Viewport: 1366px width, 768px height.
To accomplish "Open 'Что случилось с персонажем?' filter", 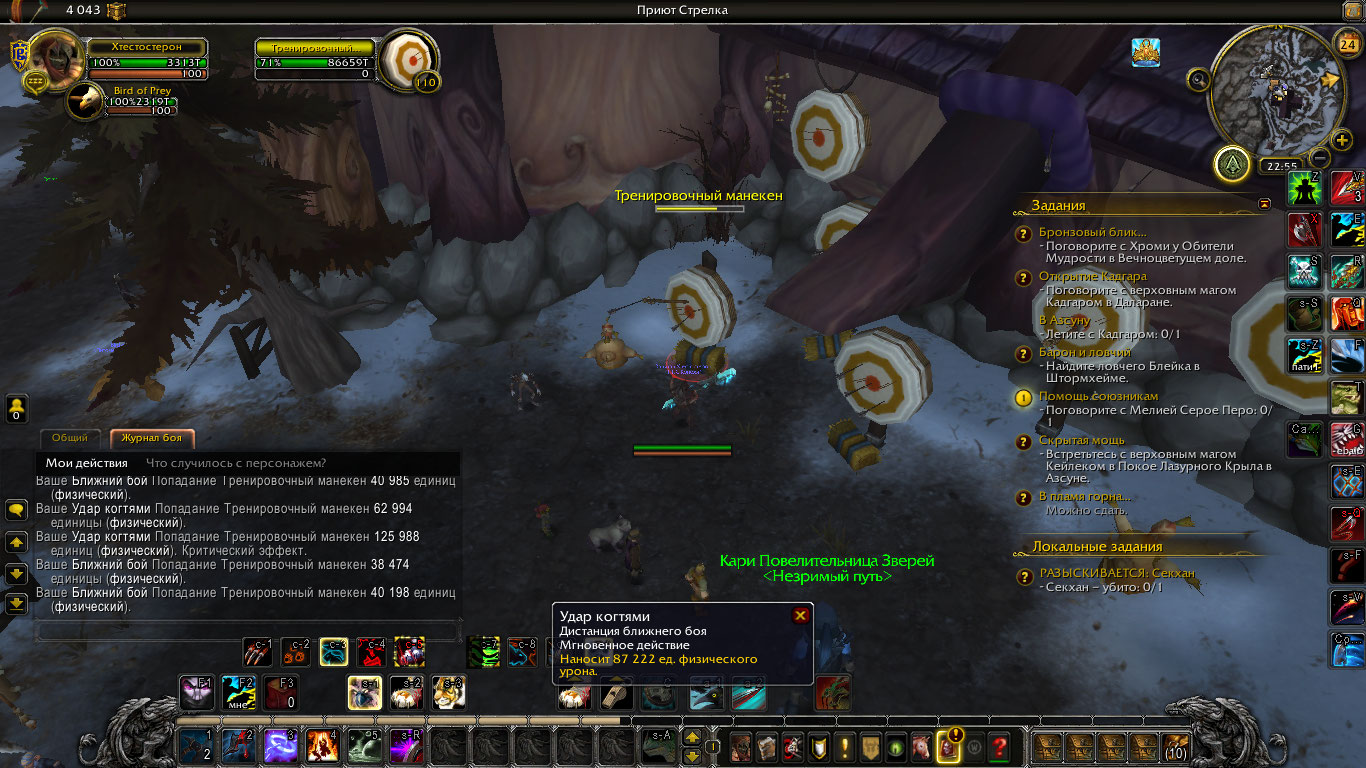I will tap(236, 463).
